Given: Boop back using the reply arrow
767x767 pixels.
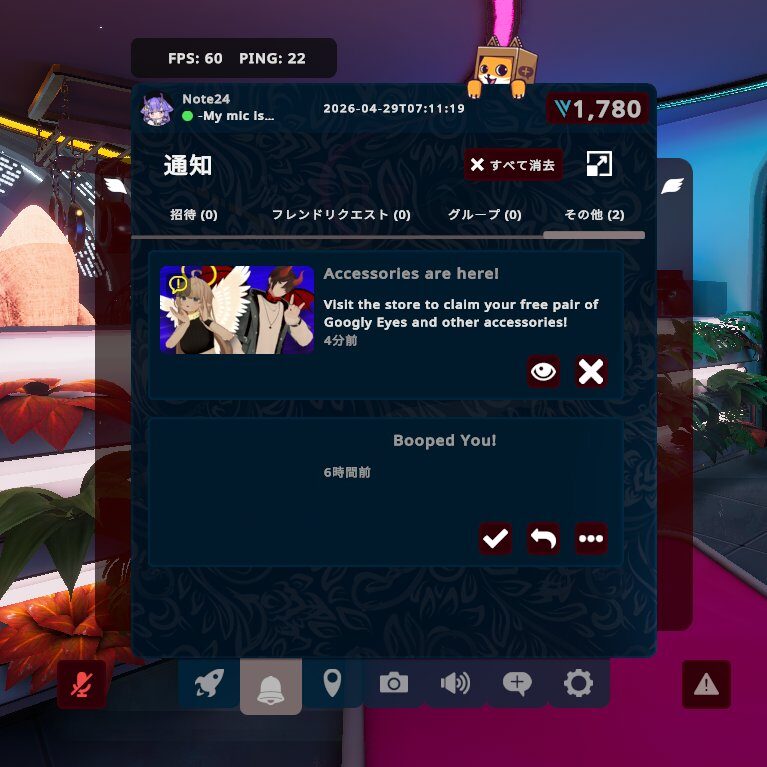Looking at the screenshot, I should [x=543, y=539].
